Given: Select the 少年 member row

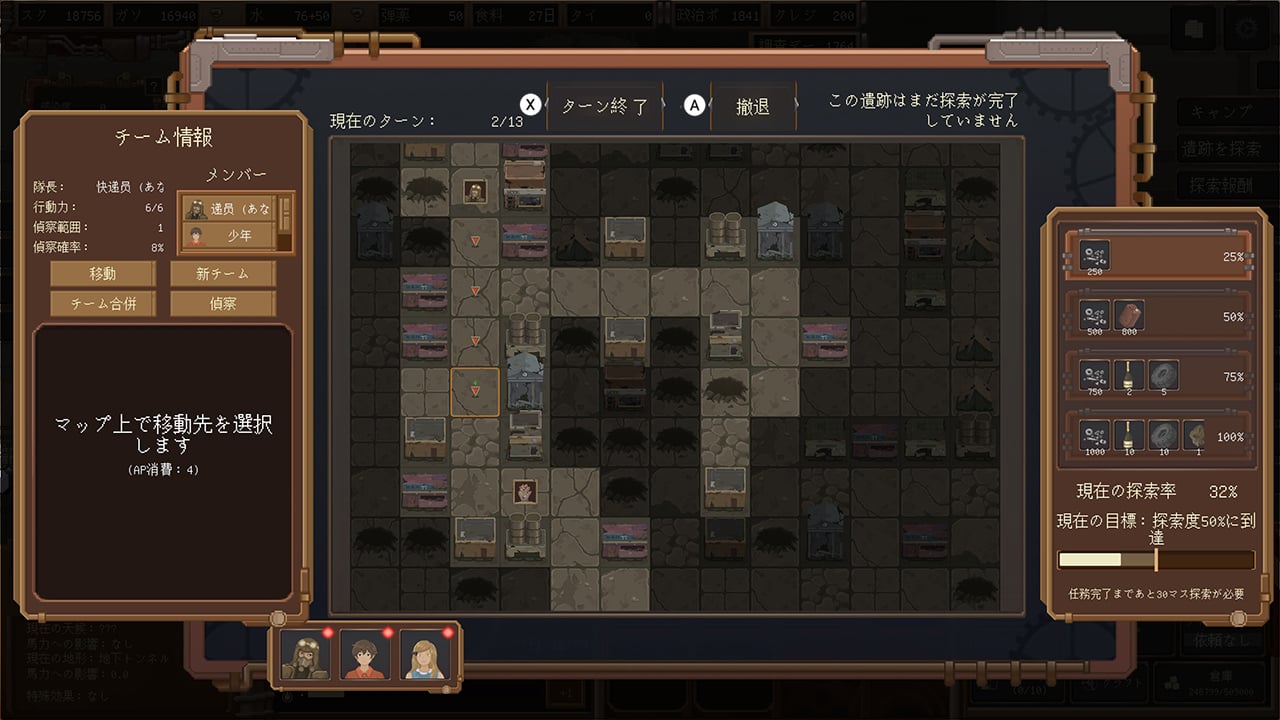Looking at the screenshot, I should pyautogui.click(x=229, y=237).
